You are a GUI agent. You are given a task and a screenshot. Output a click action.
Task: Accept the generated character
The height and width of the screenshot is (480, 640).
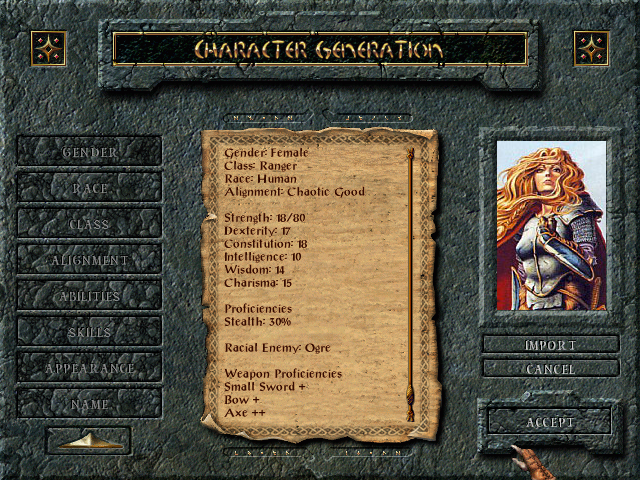click(x=550, y=422)
